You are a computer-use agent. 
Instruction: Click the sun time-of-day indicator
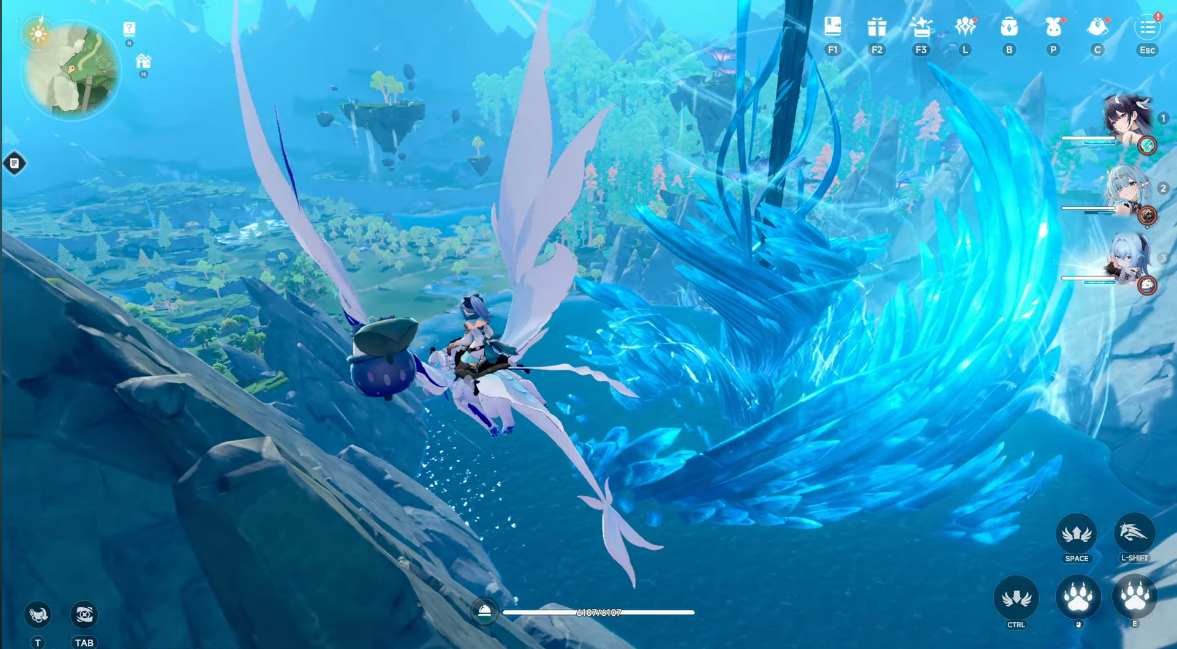tap(38, 33)
